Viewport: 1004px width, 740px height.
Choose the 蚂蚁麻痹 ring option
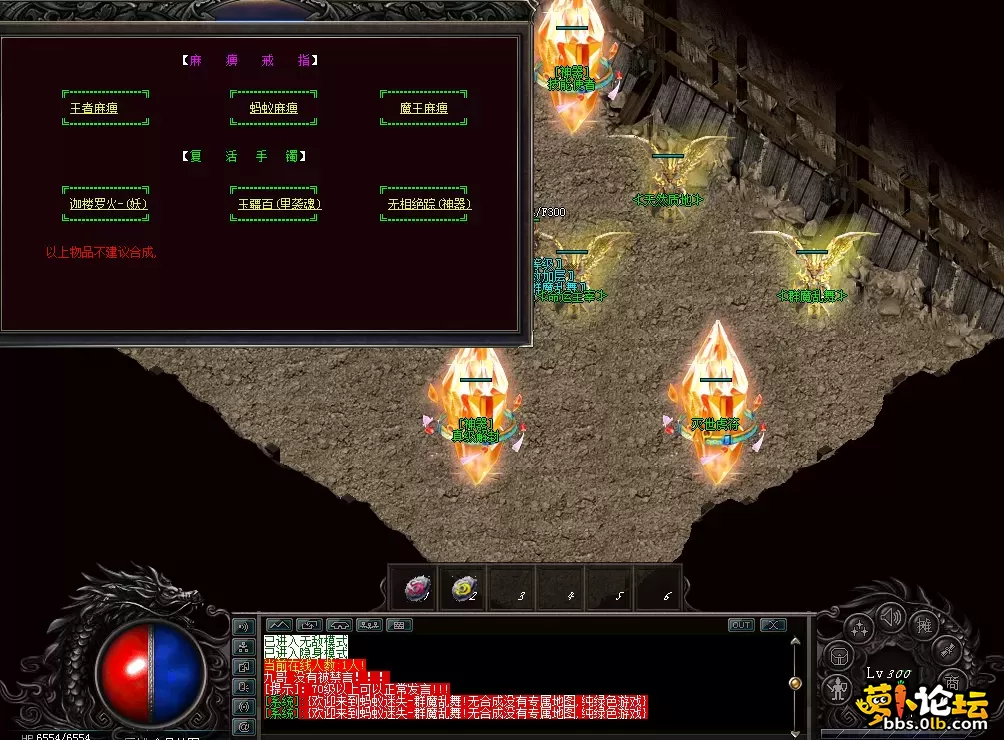point(274,108)
